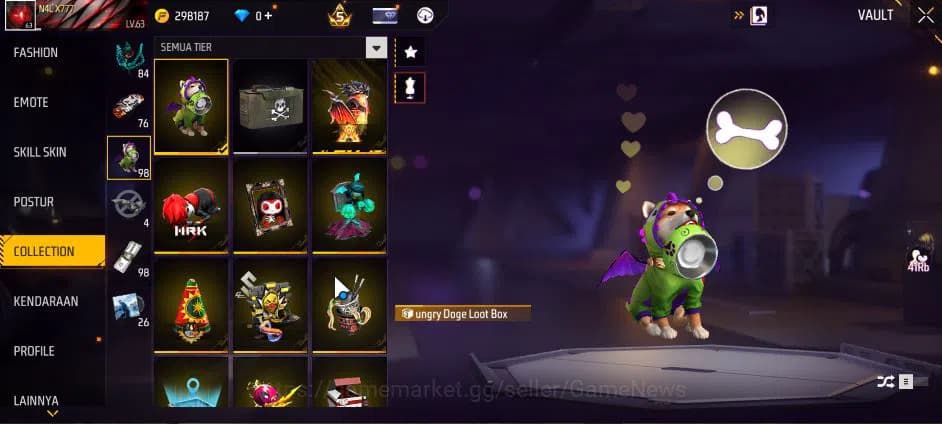Open the skateboard skins subcategory
Image resolution: width=942 pixels, height=424 pixels.
(x=129, y=107)
